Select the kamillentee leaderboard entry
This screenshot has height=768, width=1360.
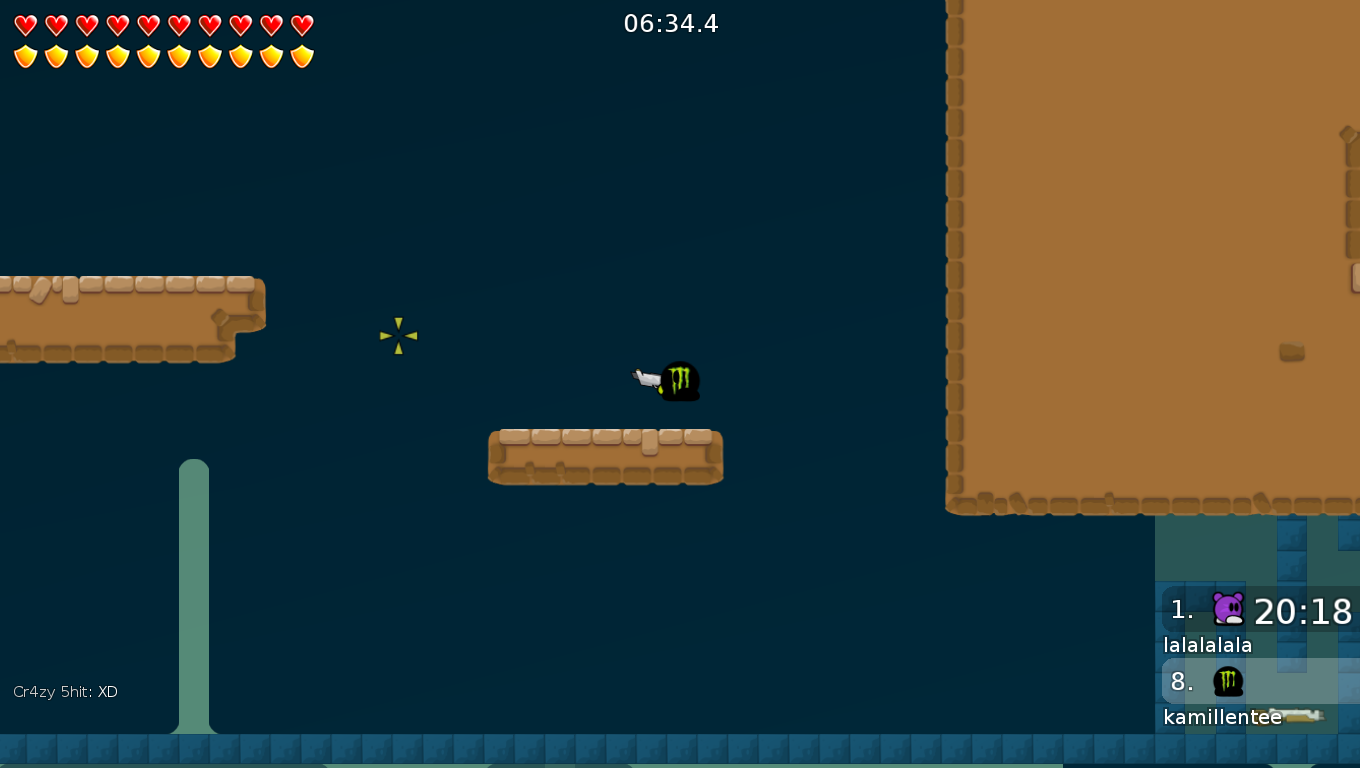1222,717
